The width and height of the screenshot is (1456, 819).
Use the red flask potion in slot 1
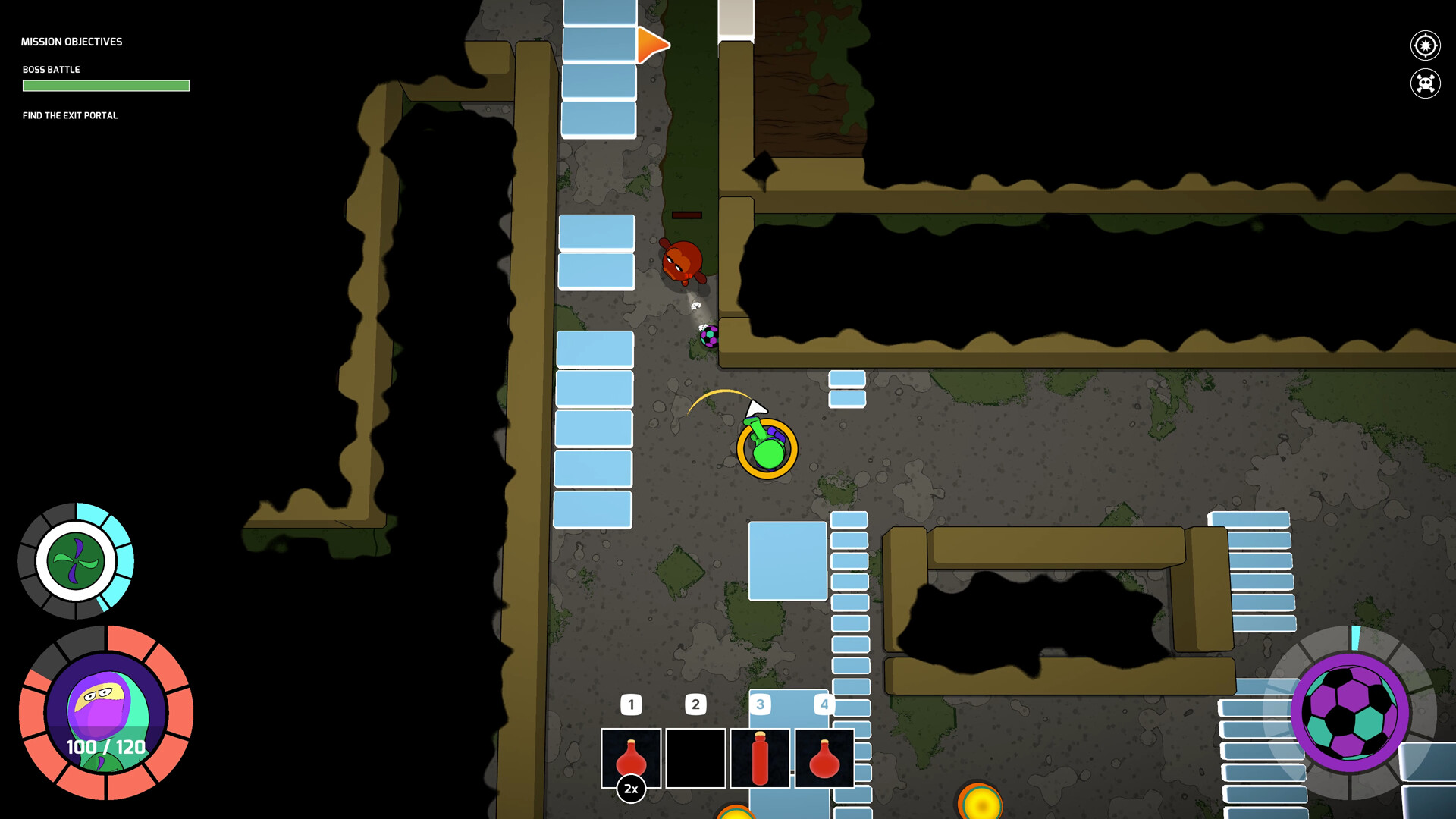pos(632,758)
